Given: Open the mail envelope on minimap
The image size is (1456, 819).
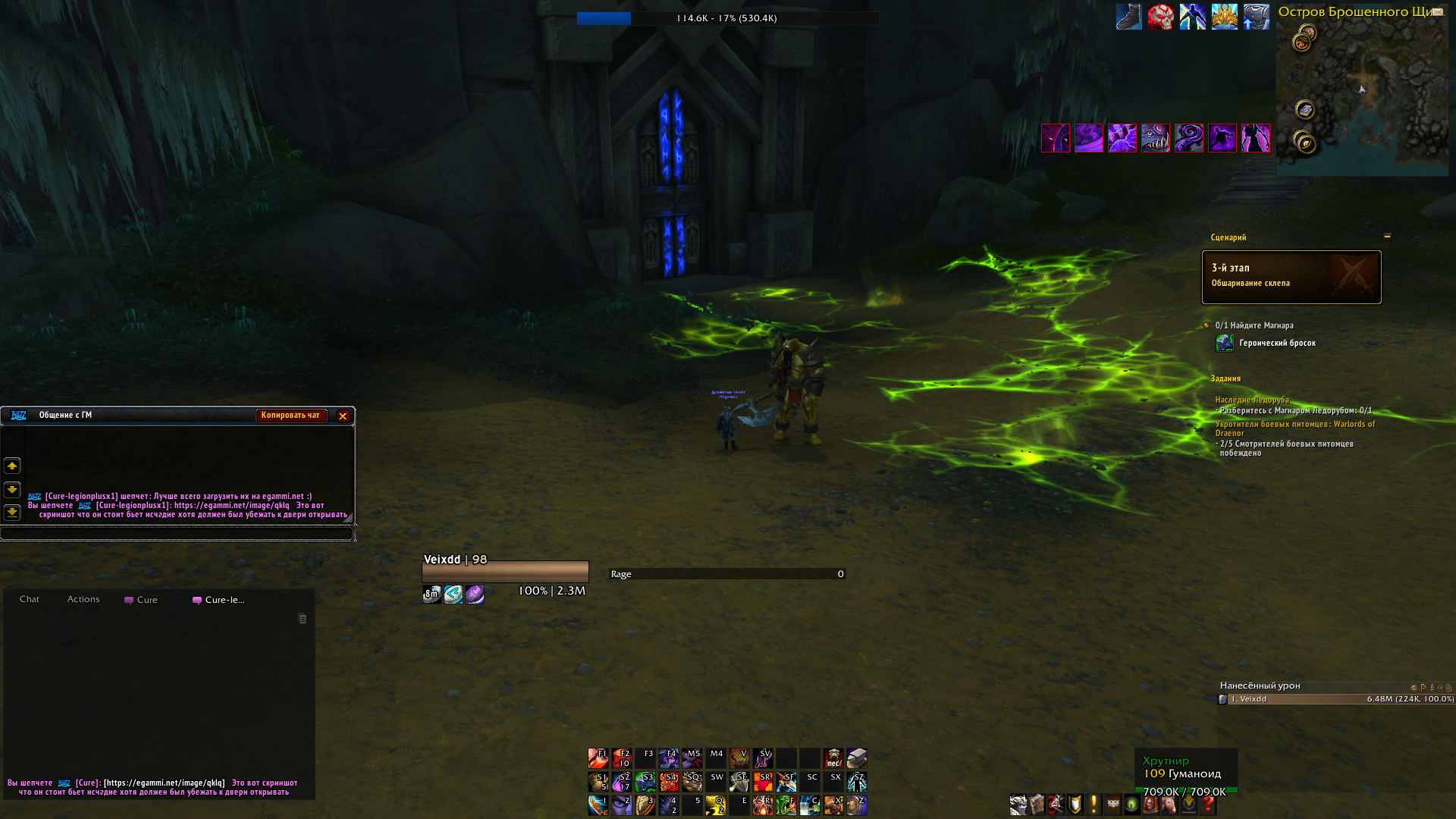Looking at the screenshot, I should [1437, 11].
